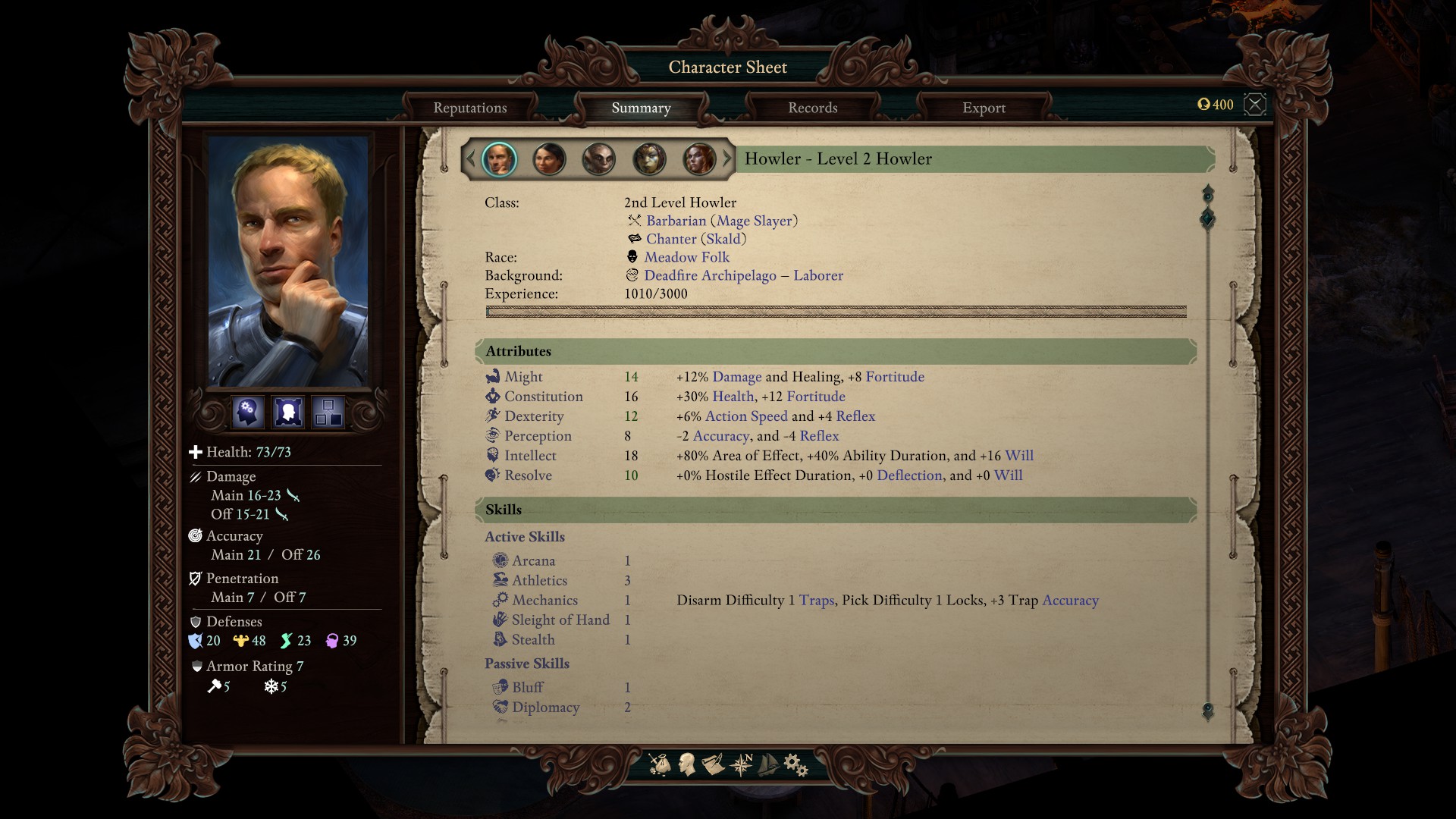Open the ship management icon
The height and width of the screenshot is (819, 1456).
pos(768,764)
